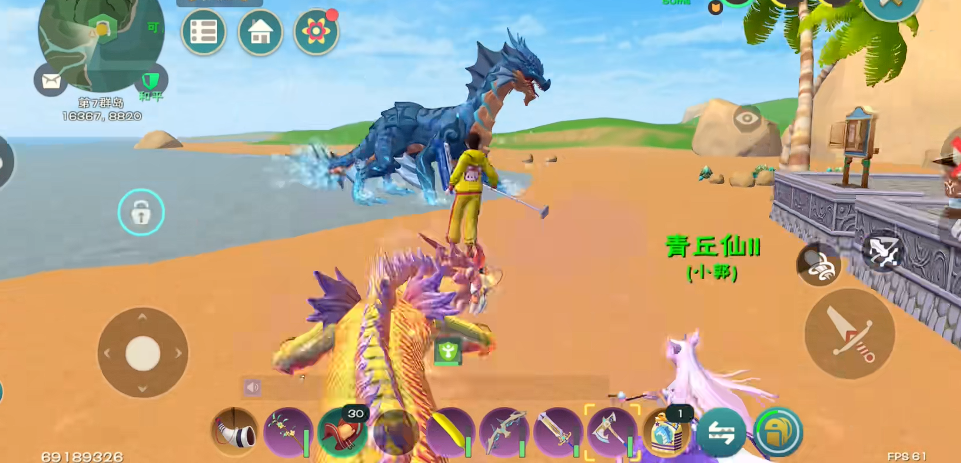961x463 pixels.
Task: Open the circular minimap
Action: pyautogui.click(x=98, y=42)
